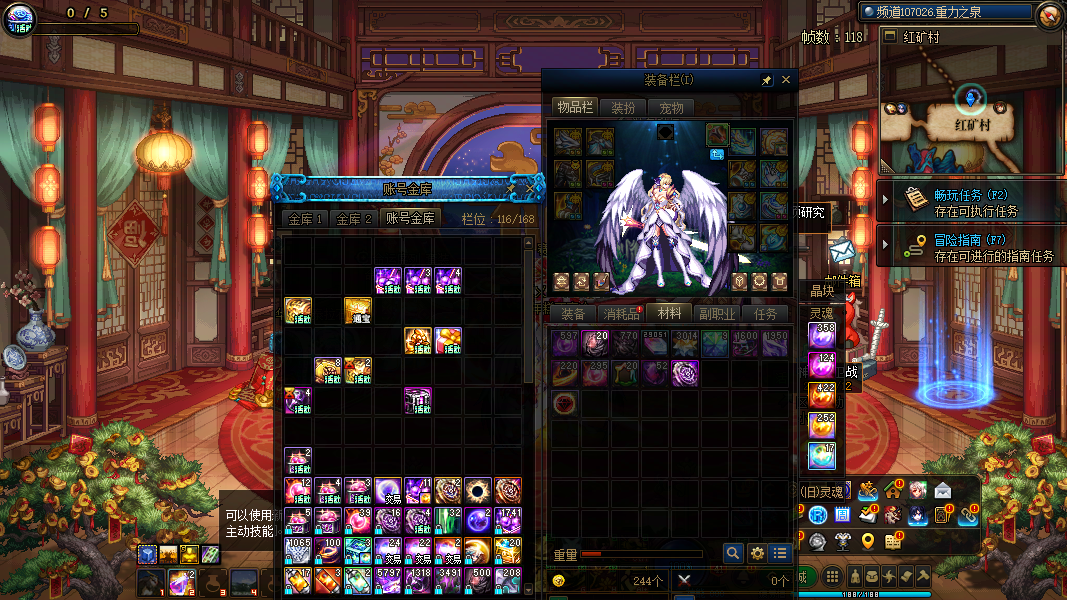Show the 装备 equipment item category

pos(572,314)
